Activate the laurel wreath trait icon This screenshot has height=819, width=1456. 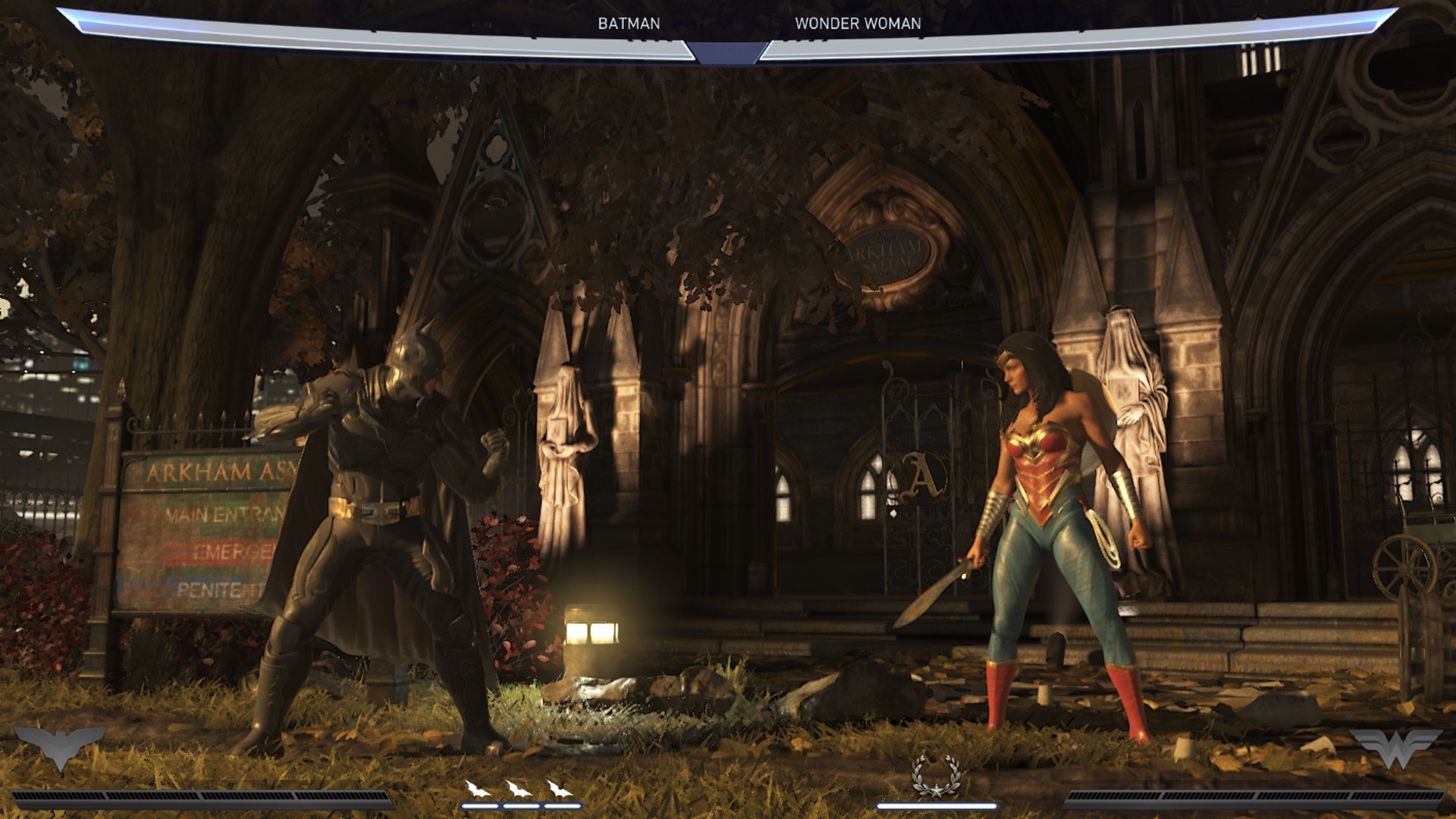click(x=937, y=776)
